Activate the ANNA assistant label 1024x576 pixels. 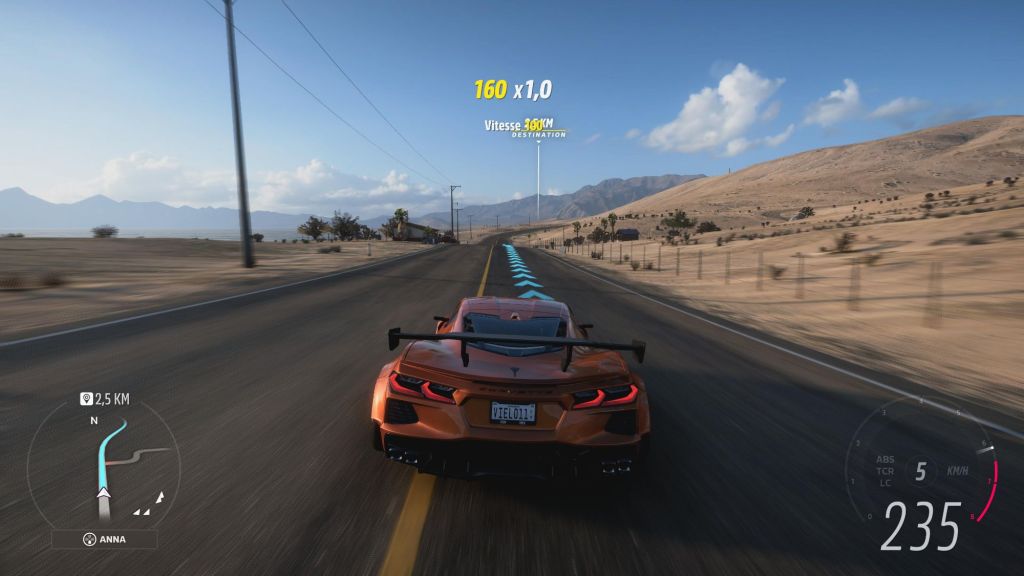[x=104, y=539]
